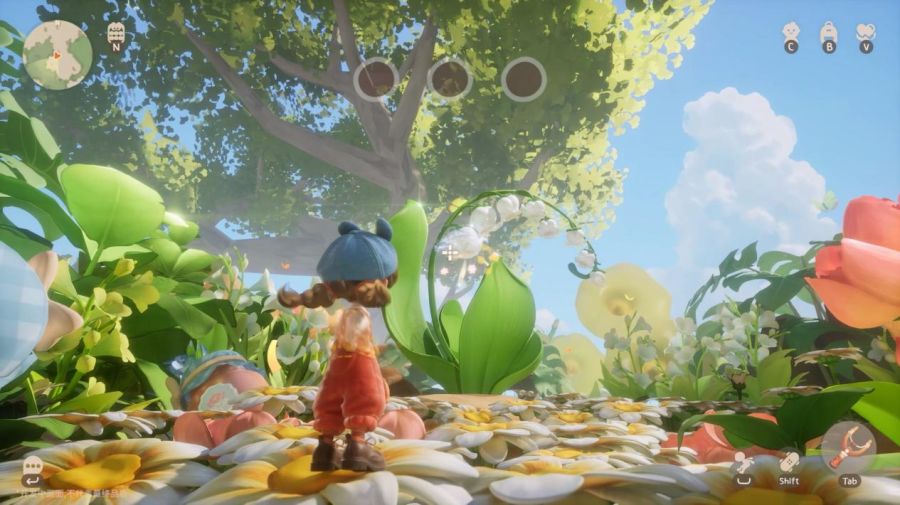Activate the jump action icon

(742, 461)
